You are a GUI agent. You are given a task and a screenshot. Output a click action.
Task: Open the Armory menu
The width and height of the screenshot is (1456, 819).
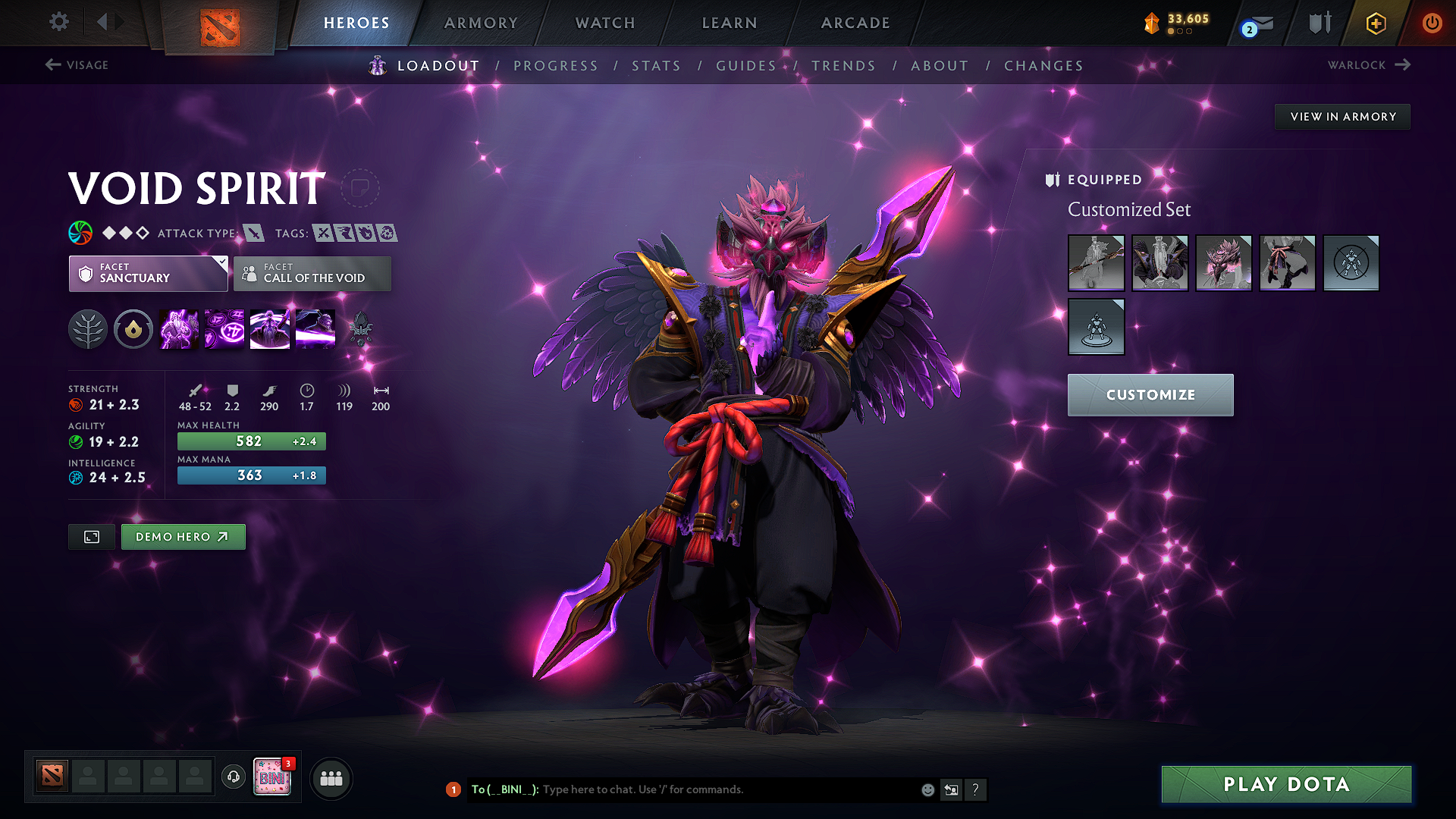point(481,23)
